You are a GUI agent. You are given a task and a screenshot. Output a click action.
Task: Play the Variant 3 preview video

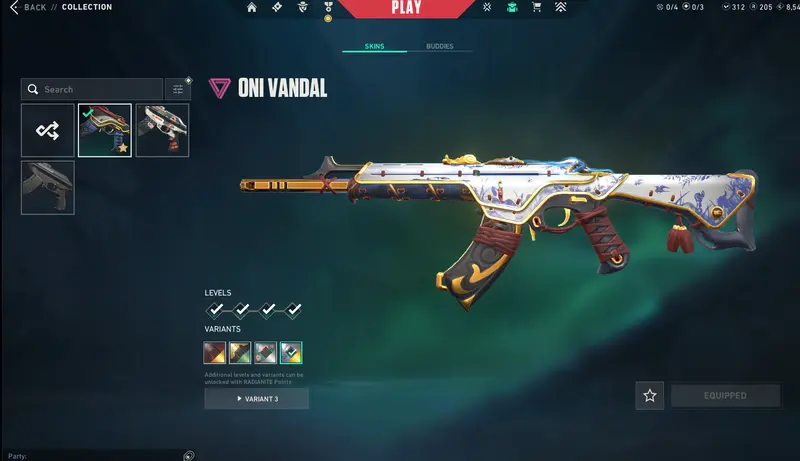pyautogui.click(x=257, y=399)
